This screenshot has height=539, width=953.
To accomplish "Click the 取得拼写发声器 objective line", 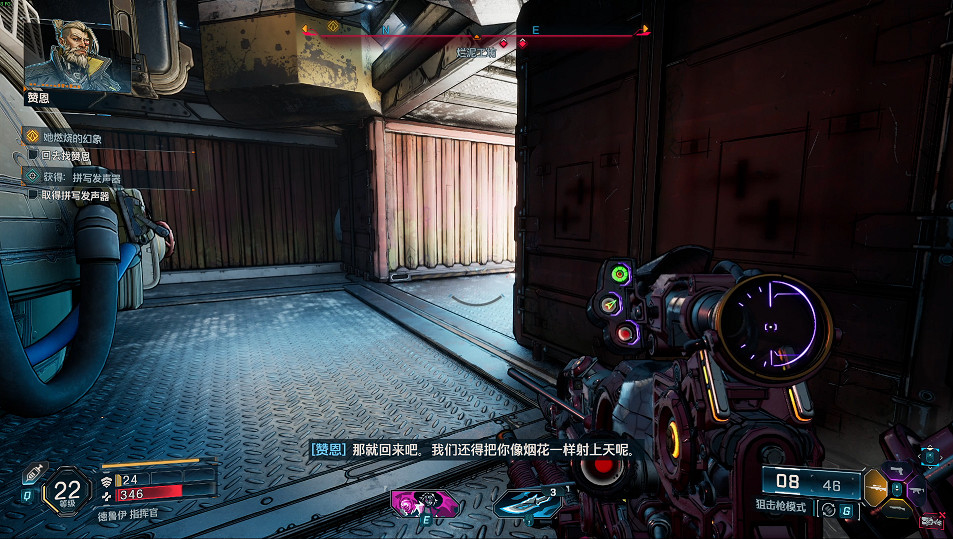I will pos(74,195).
